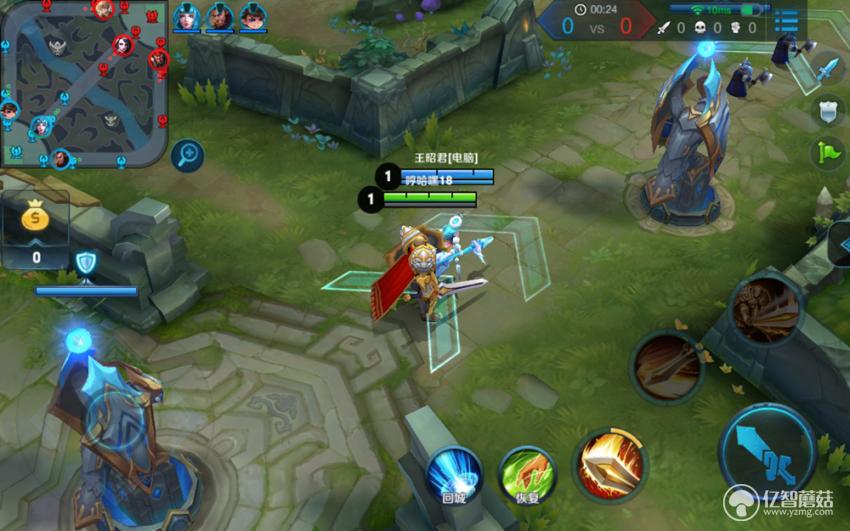Select the middle teammate portrait
Image resolution: width=850 pixels, height=531 pixels.
219,17
